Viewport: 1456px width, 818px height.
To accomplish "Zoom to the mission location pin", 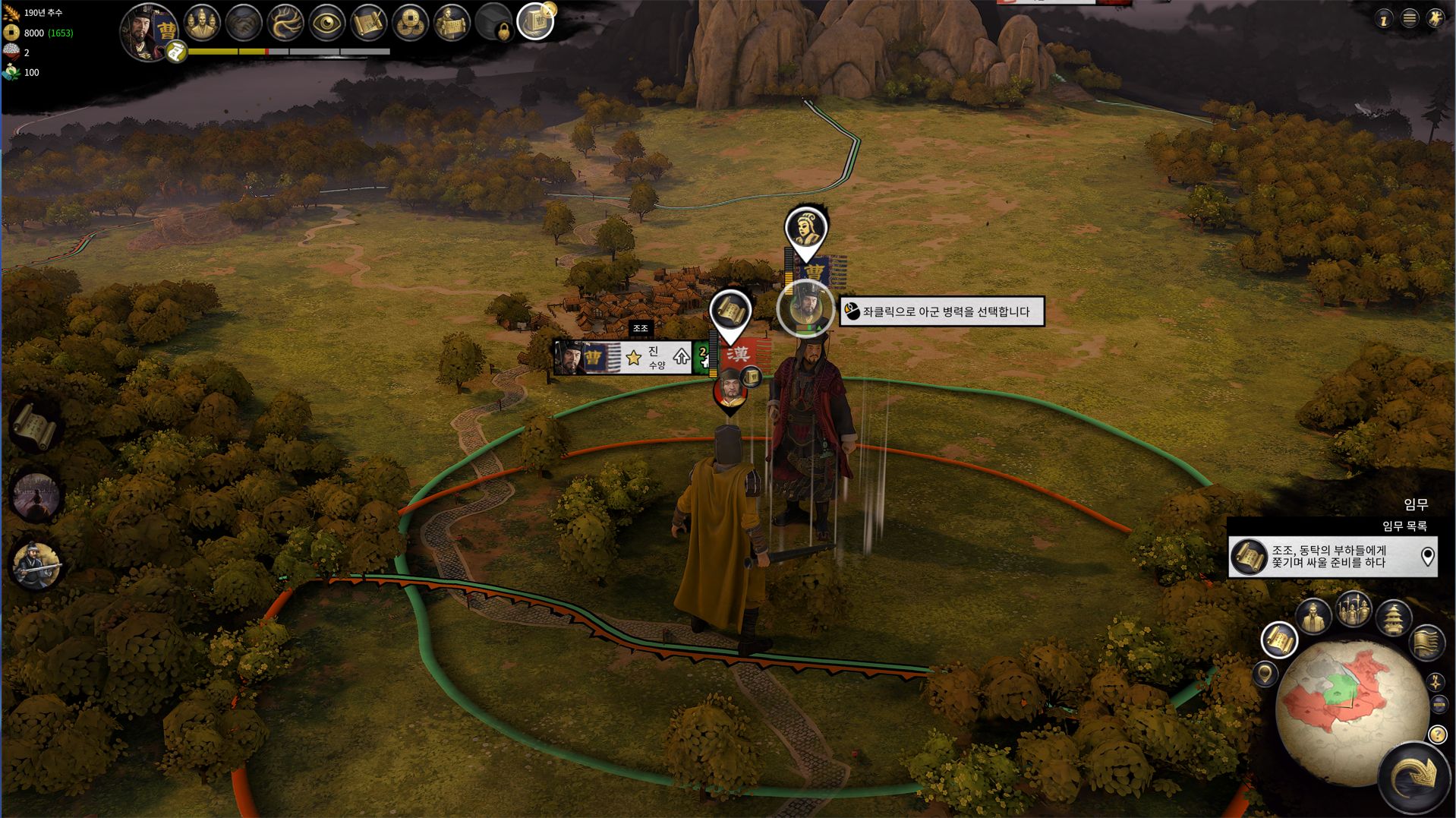I will tap(1427, 557).
